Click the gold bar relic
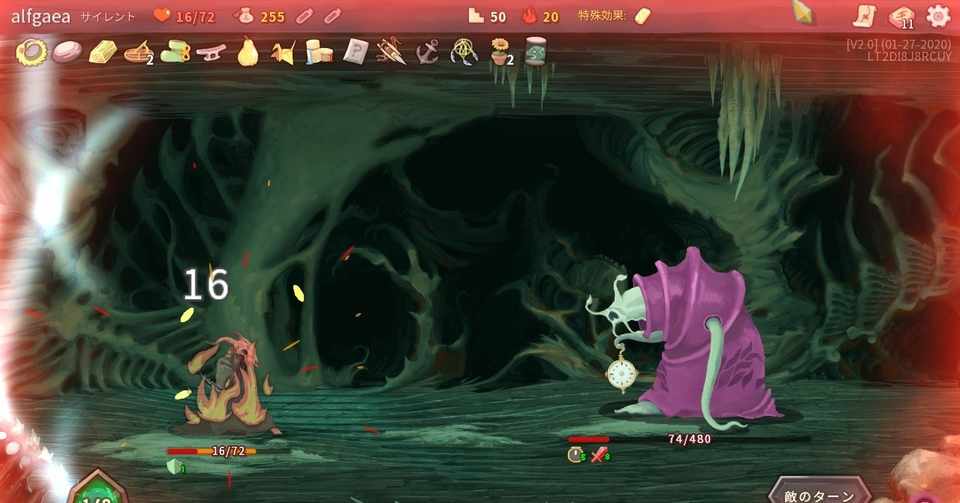 (x=103, y=51)
